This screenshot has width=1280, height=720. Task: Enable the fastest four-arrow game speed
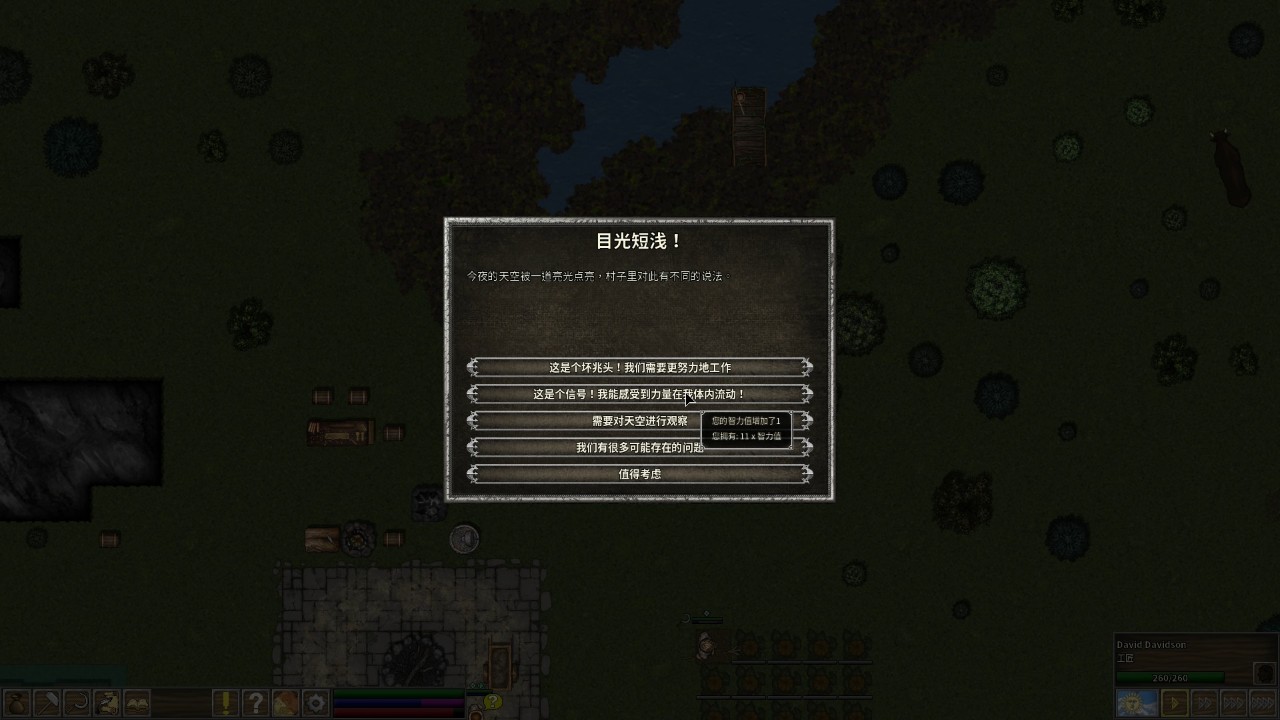click(1263, 701)
